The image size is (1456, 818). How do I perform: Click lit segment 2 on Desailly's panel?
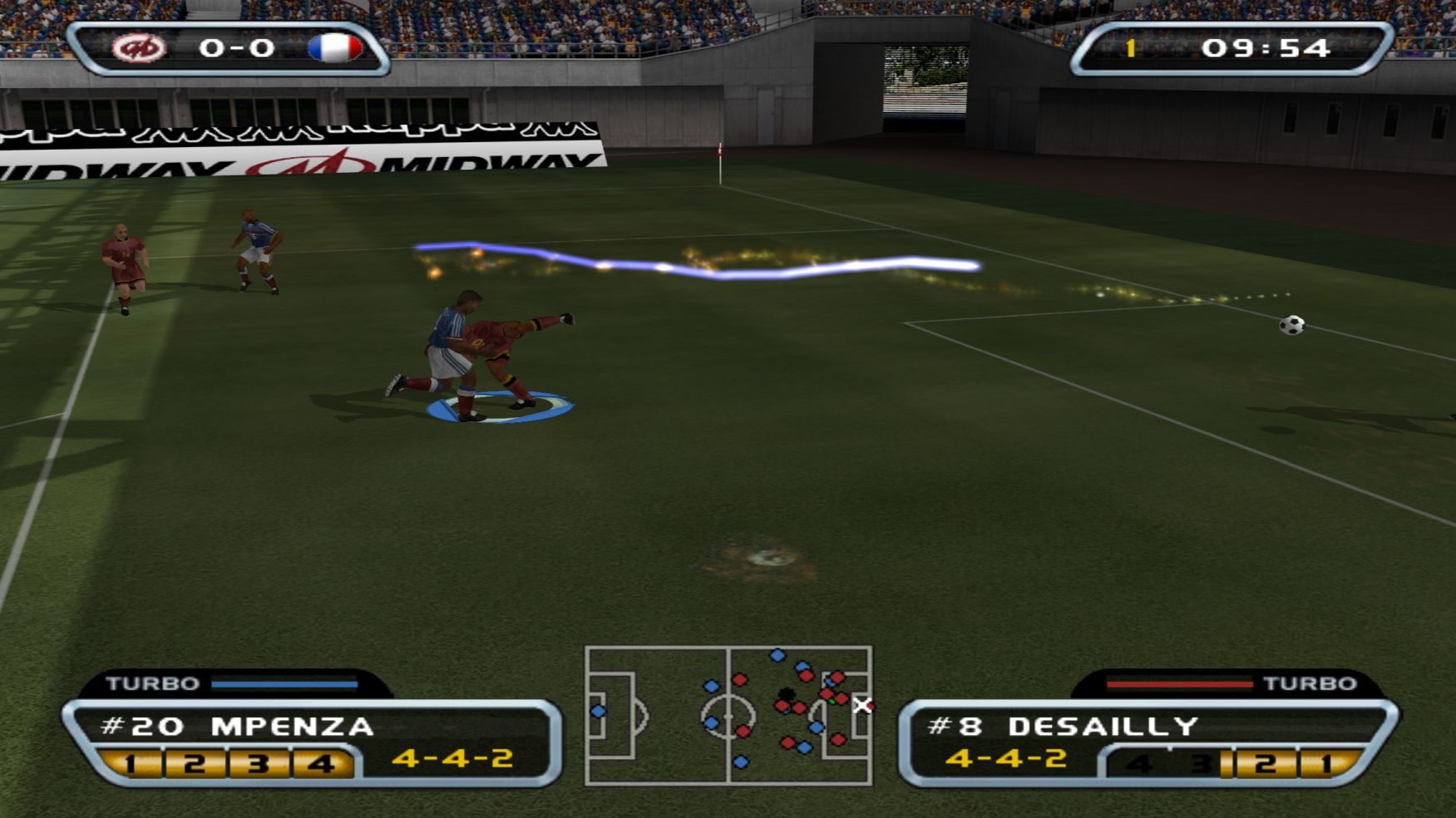[1265, 762]
